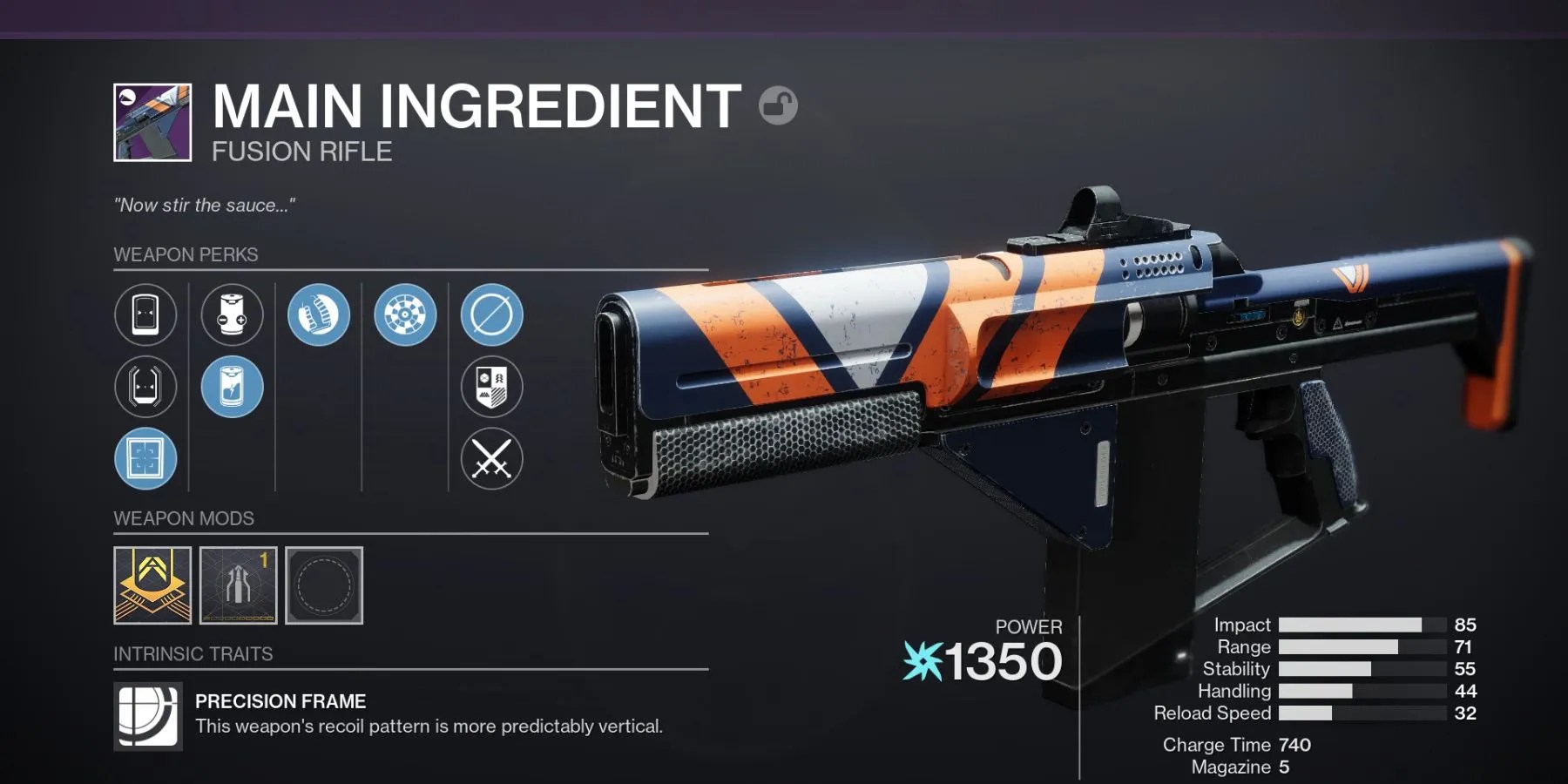Image resolution: width=1568 pixels, height=784 pixels.
Task: Select the equipped battery magazine perk
Action: coord(232,388)
